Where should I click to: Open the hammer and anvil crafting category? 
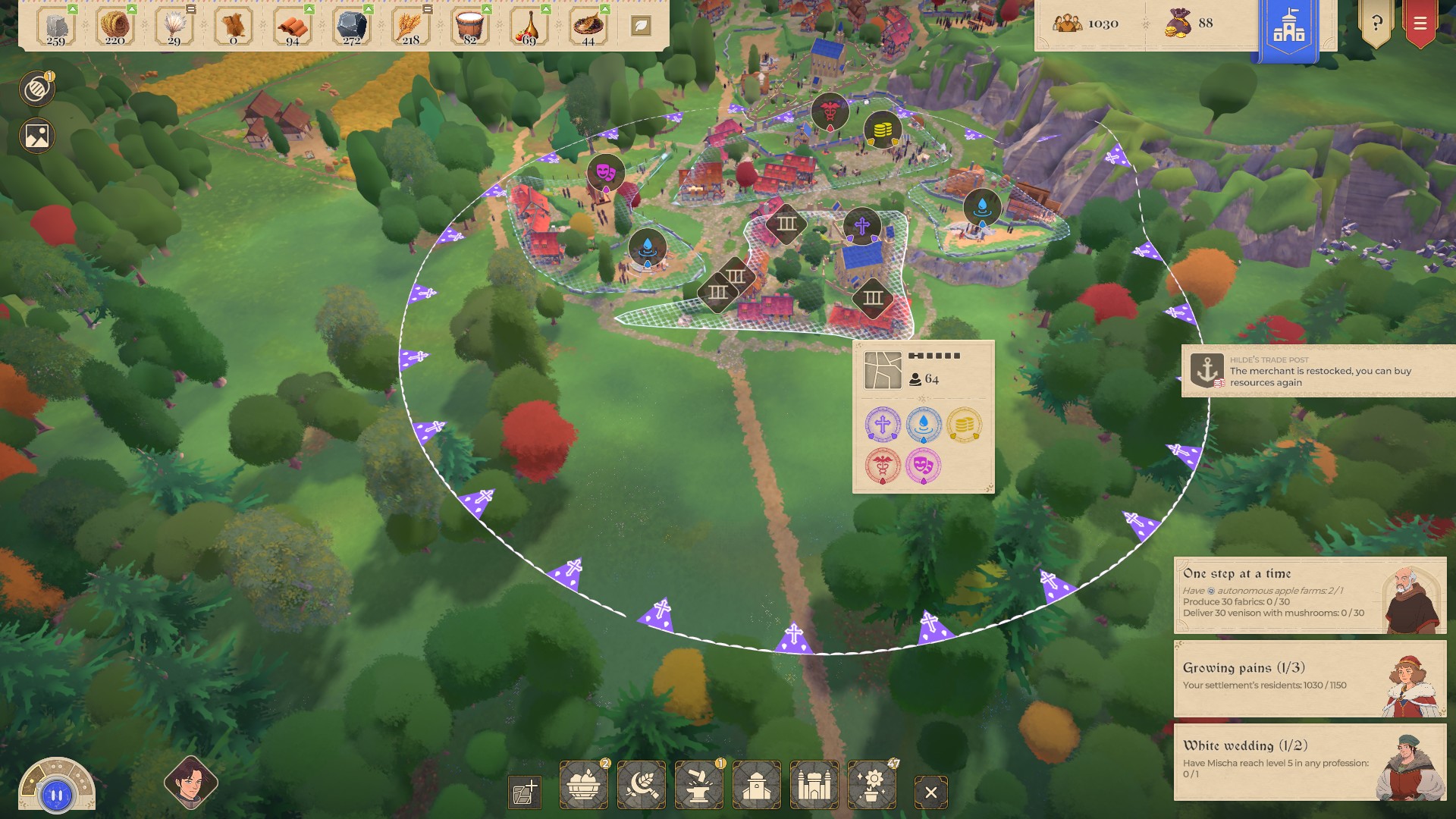(x=699, y=786)
